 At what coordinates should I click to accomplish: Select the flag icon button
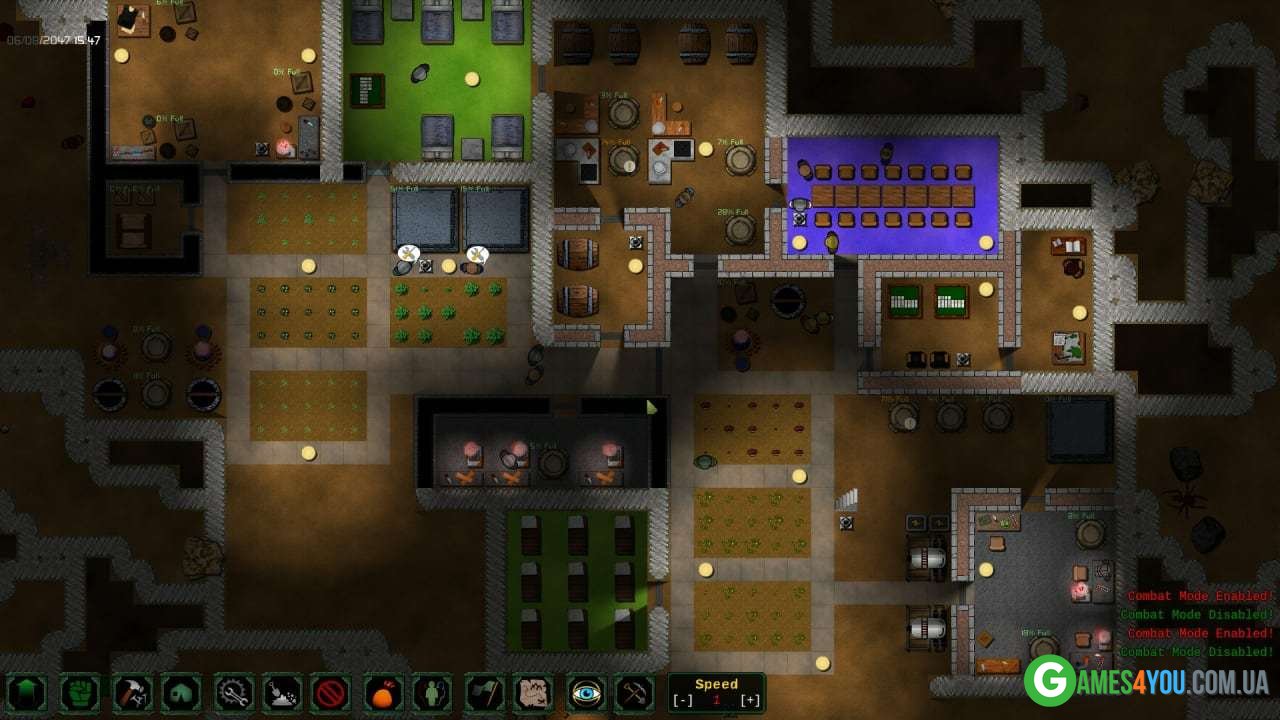(x=485, y=692)
